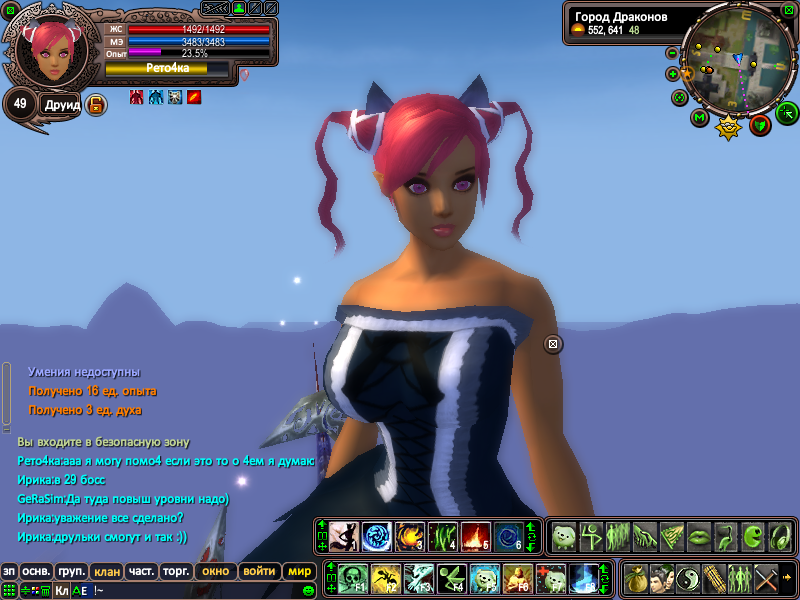Select the yin-yang icon in the menu bar
The width and height of the screenshot is (800, 600).
pos(688,578)
